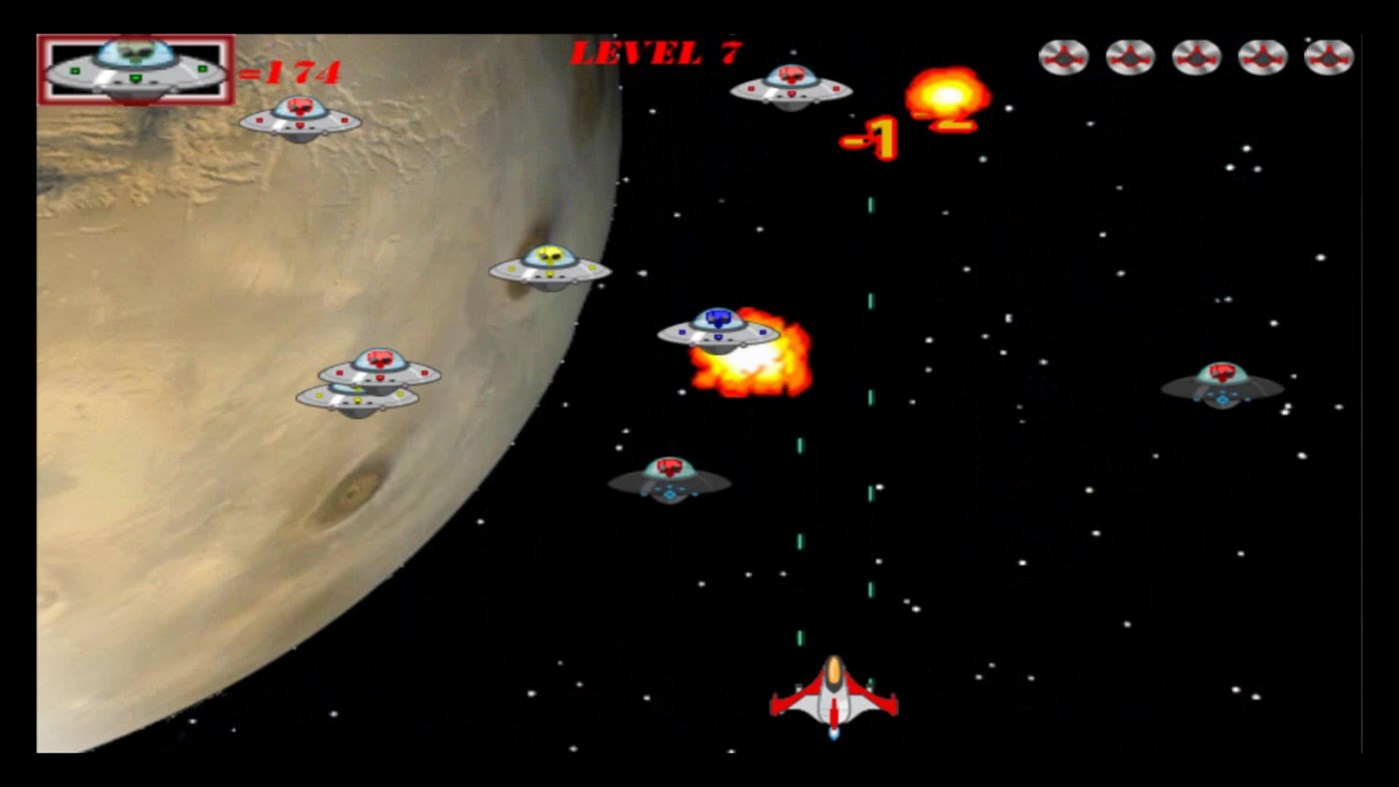The height and width of the screenshot is (787, 1399).
Task: Click the last life icon on the right
Action: click(x=1330, y=58)
